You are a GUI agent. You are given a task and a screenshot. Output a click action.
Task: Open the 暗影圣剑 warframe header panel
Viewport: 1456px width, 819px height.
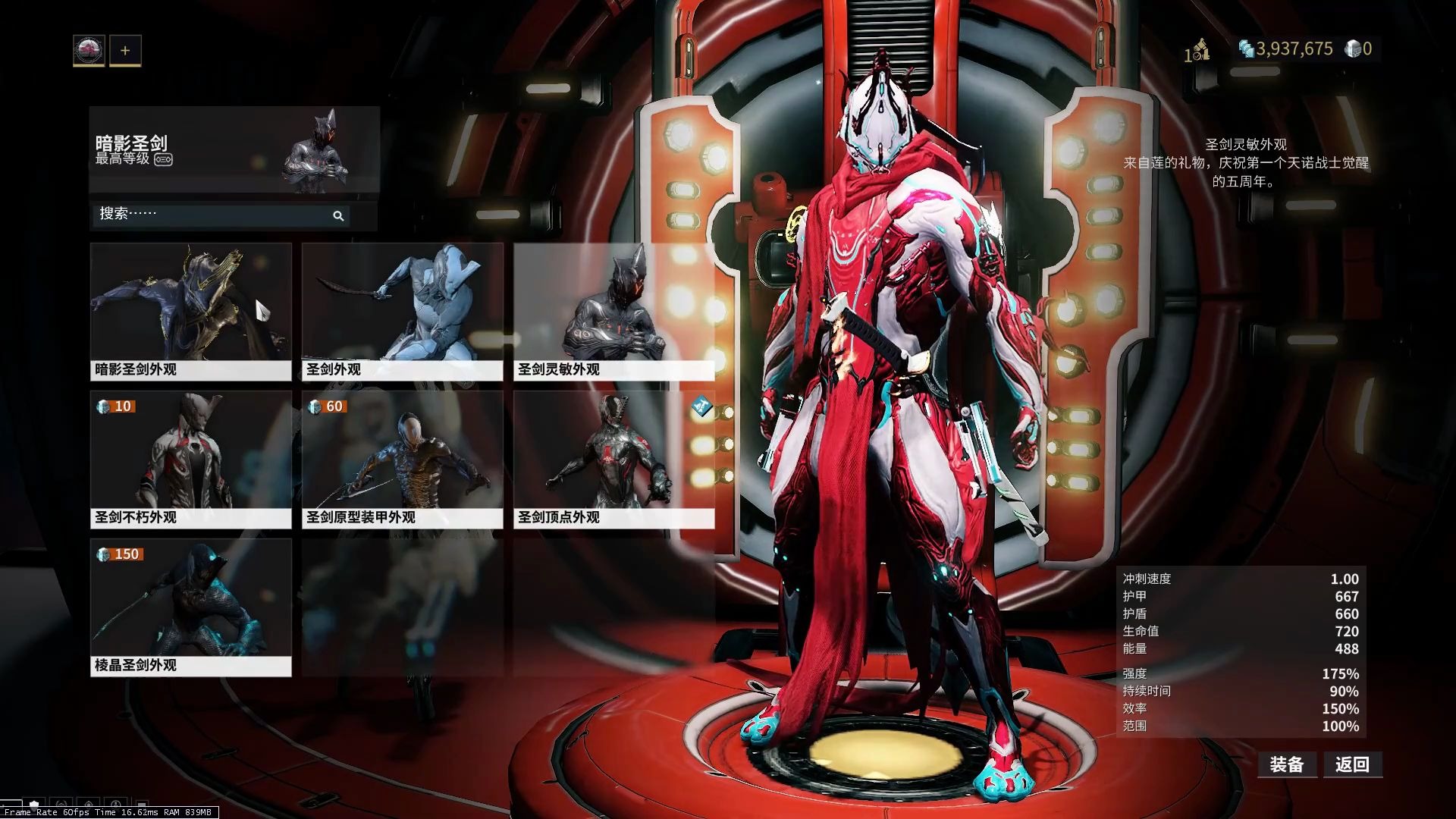(234, 150)
